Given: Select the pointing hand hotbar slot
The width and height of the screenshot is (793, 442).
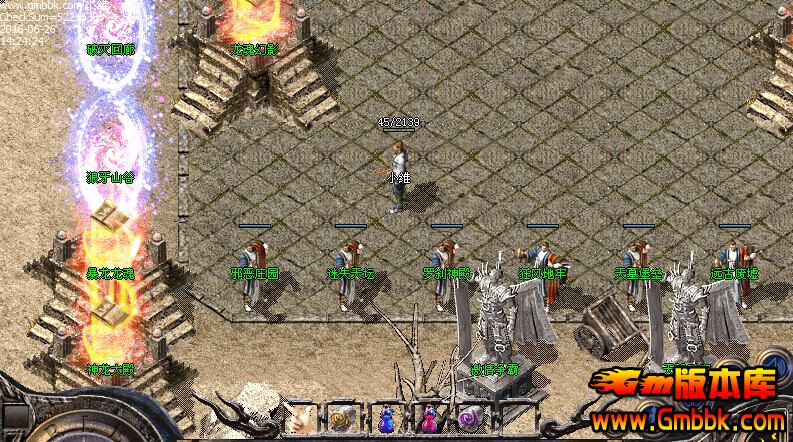Looking at the screenshot, I should 300,418.
